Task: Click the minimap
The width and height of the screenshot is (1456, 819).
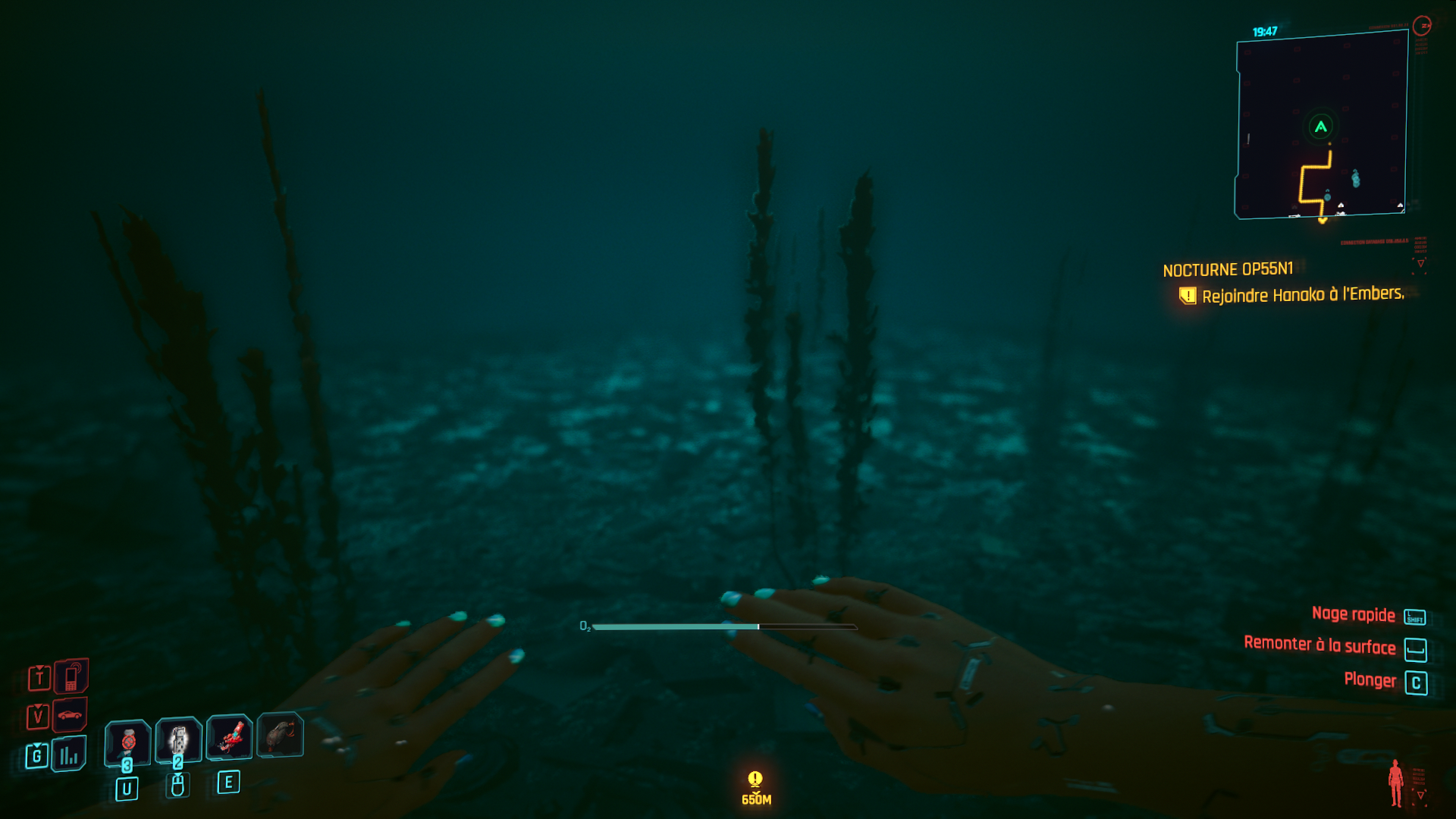Action: click(x=1321, y=126)
